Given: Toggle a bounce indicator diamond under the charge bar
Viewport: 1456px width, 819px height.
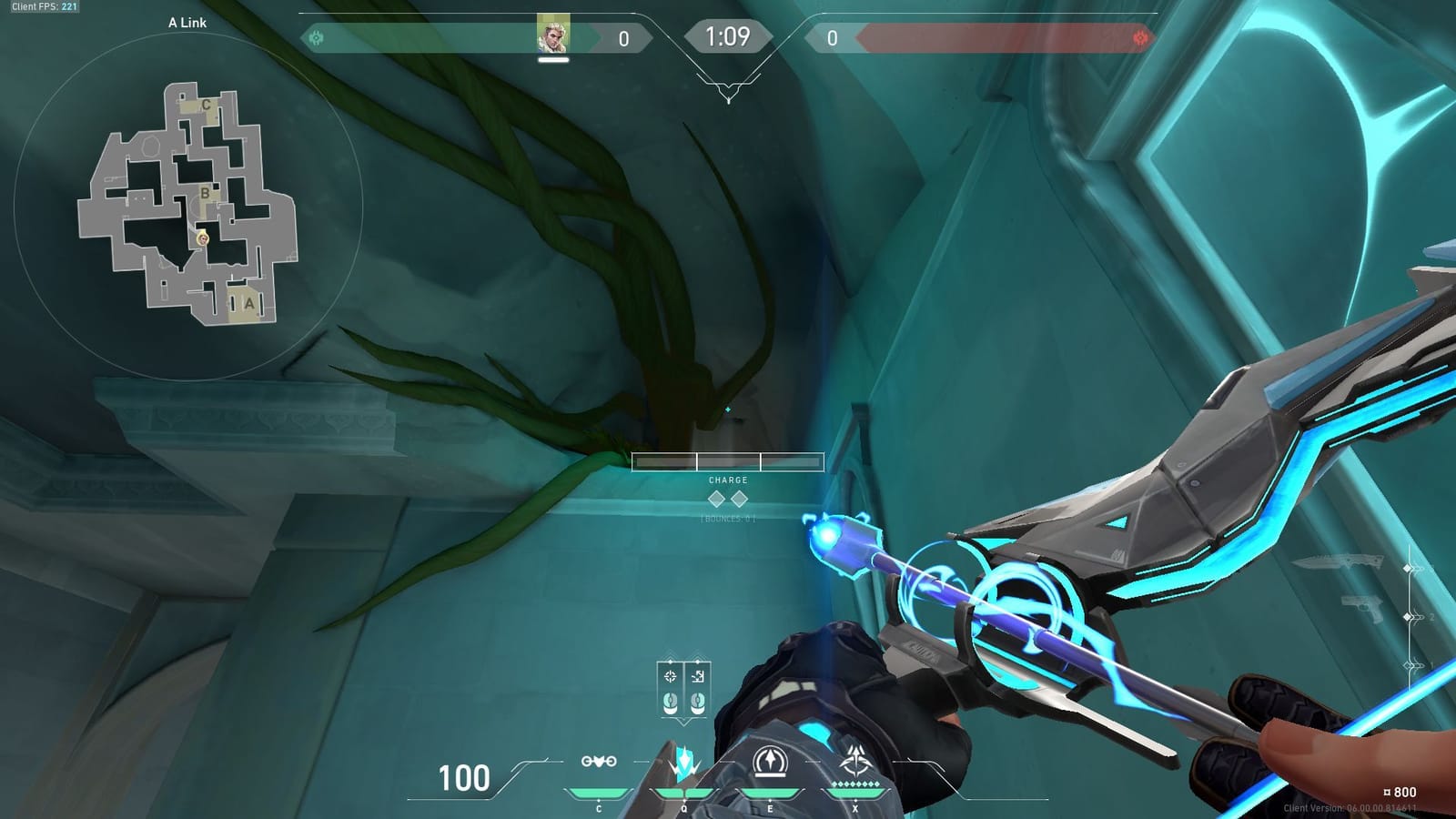Looking at the screenshot, I should pyautogui.click(x=718, y=497).
